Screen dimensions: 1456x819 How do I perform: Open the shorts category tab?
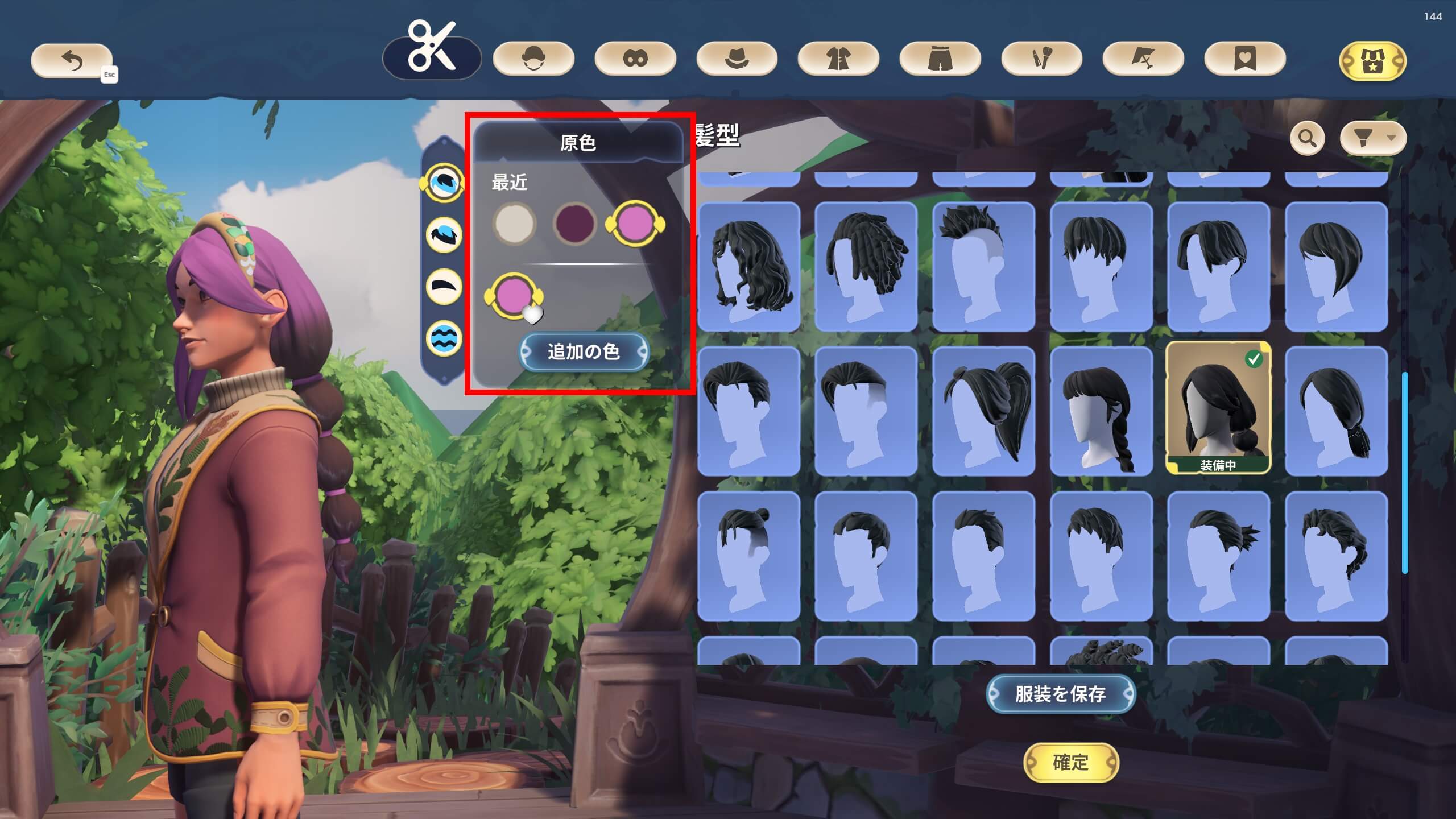click(940, 59)
